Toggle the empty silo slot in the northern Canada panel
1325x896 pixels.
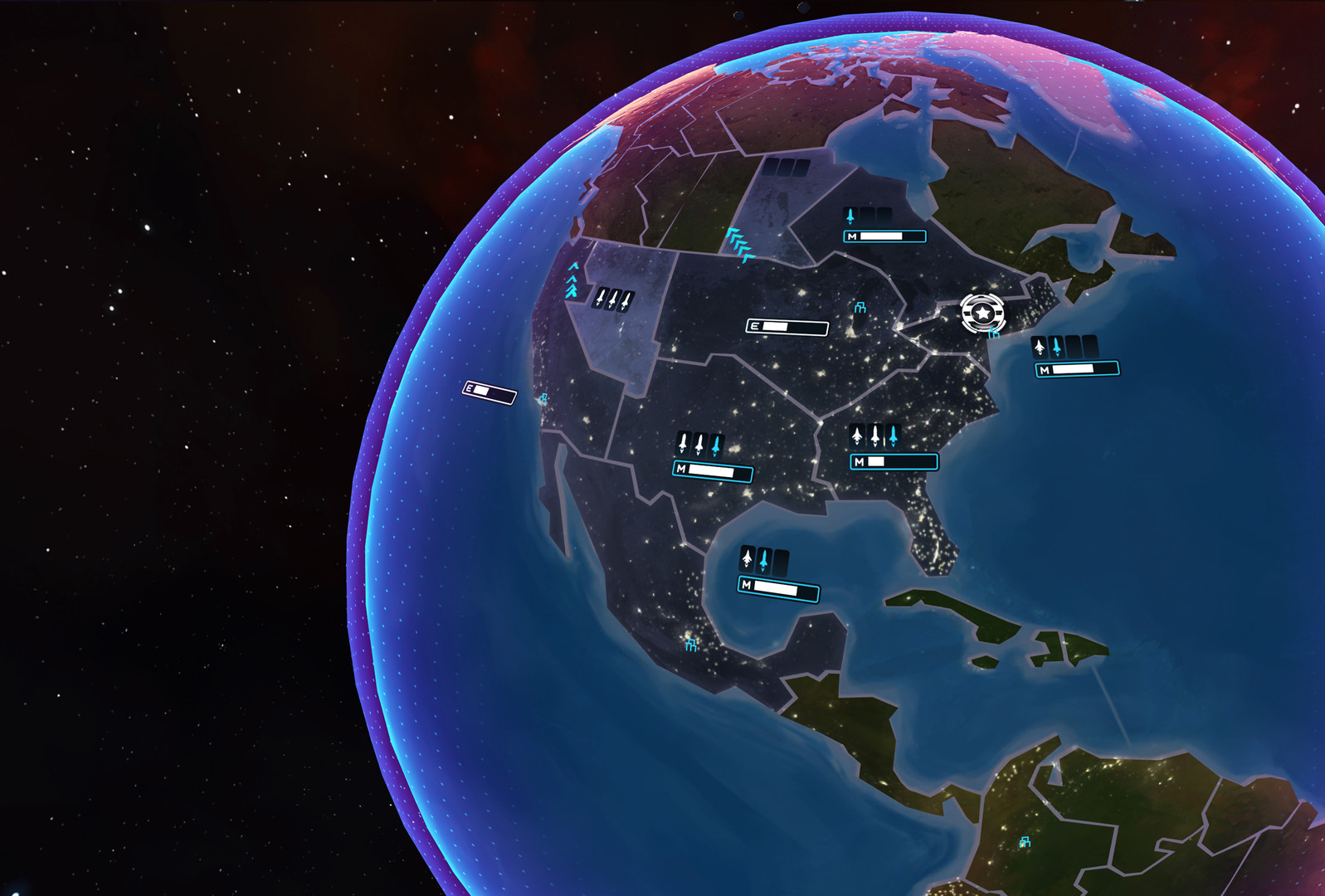pos(866,216)
